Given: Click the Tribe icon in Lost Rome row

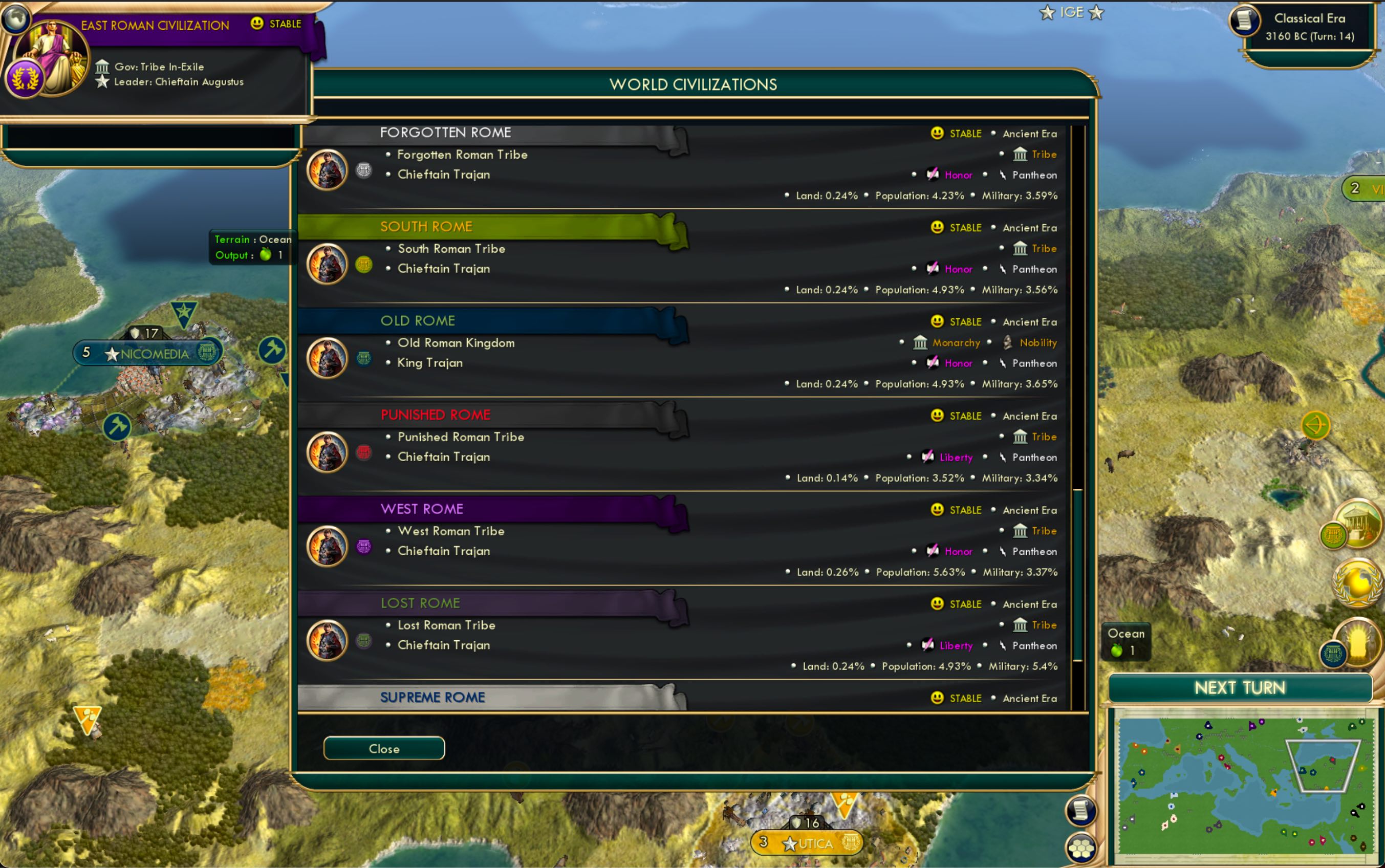Looking at the screenshot, I should 1021,625.
